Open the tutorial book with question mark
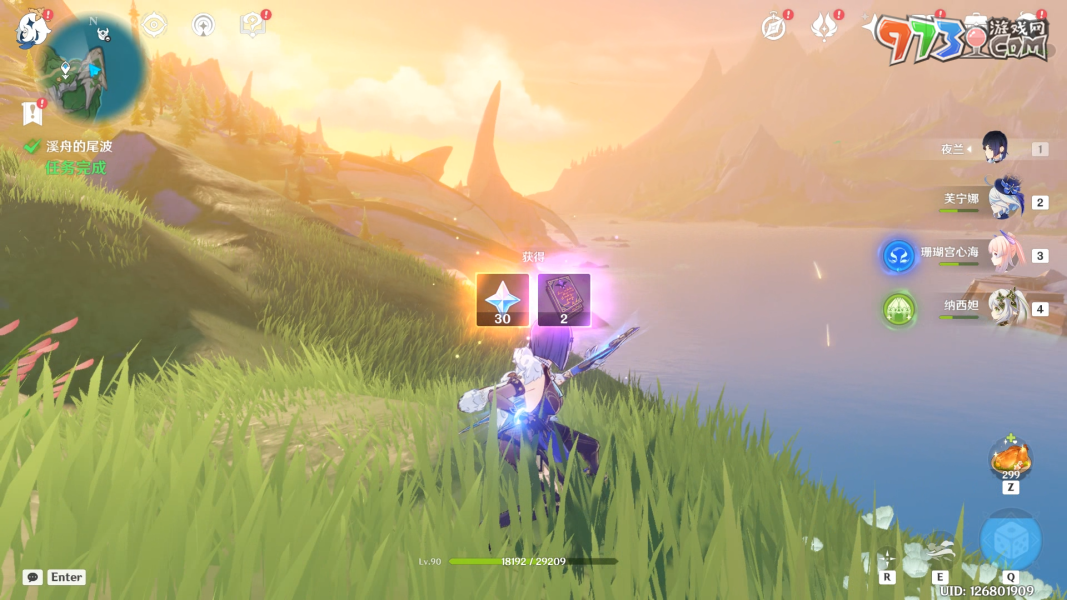The width and height of the screenshot is (1067, 600). point(252,25)
